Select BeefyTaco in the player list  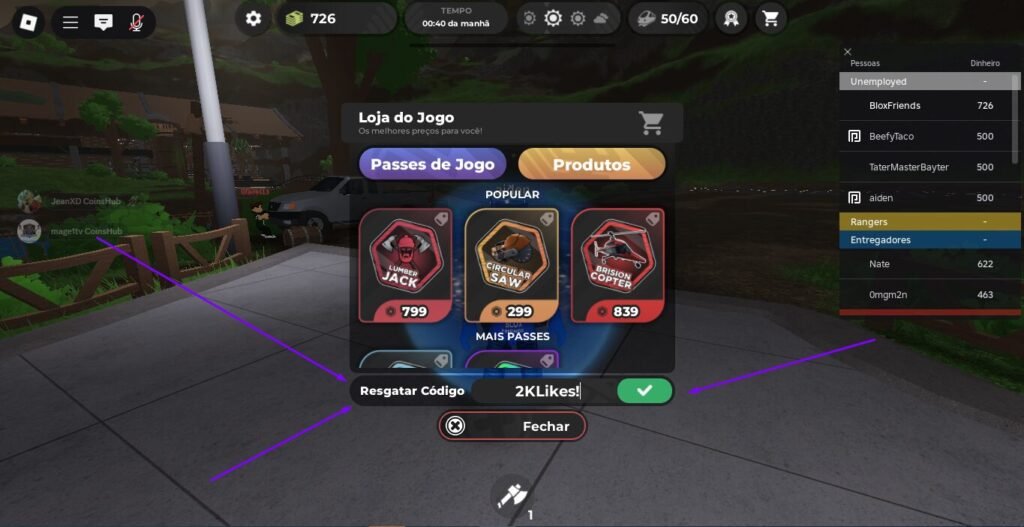pyautogui.click(x=892, y=136)
